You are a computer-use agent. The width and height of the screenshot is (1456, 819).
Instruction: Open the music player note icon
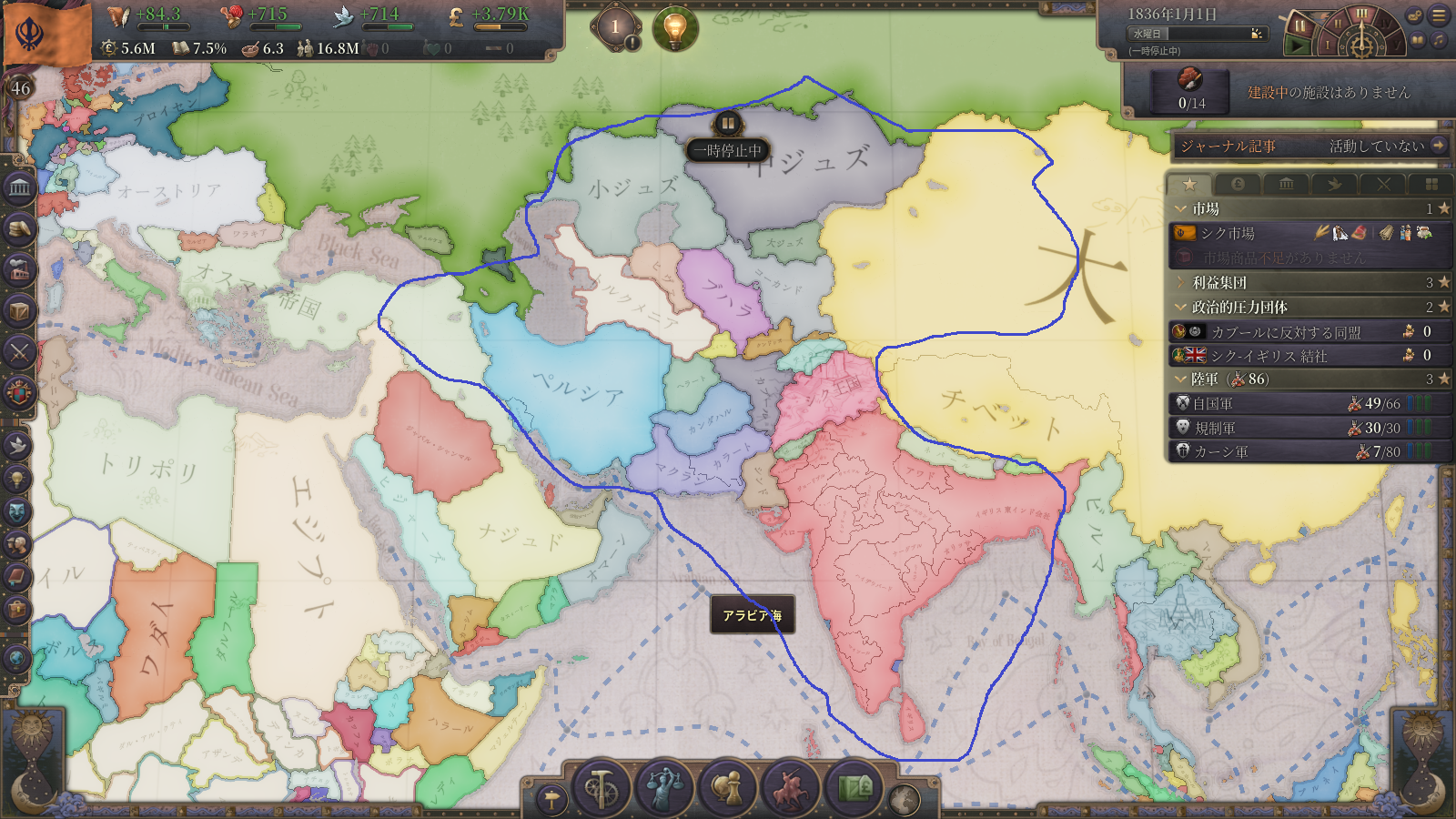pyautogui.click(x=1439, y=40)
